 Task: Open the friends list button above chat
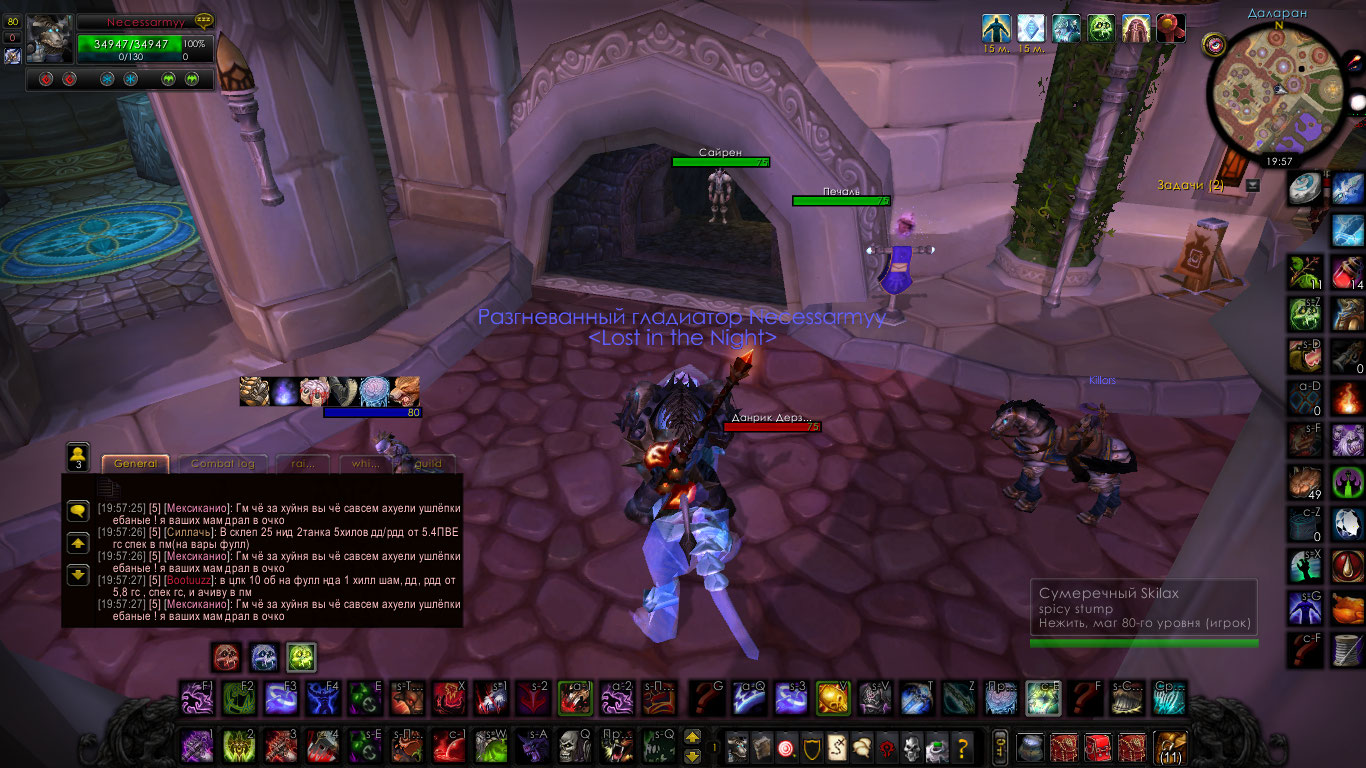tap(78, 456)
